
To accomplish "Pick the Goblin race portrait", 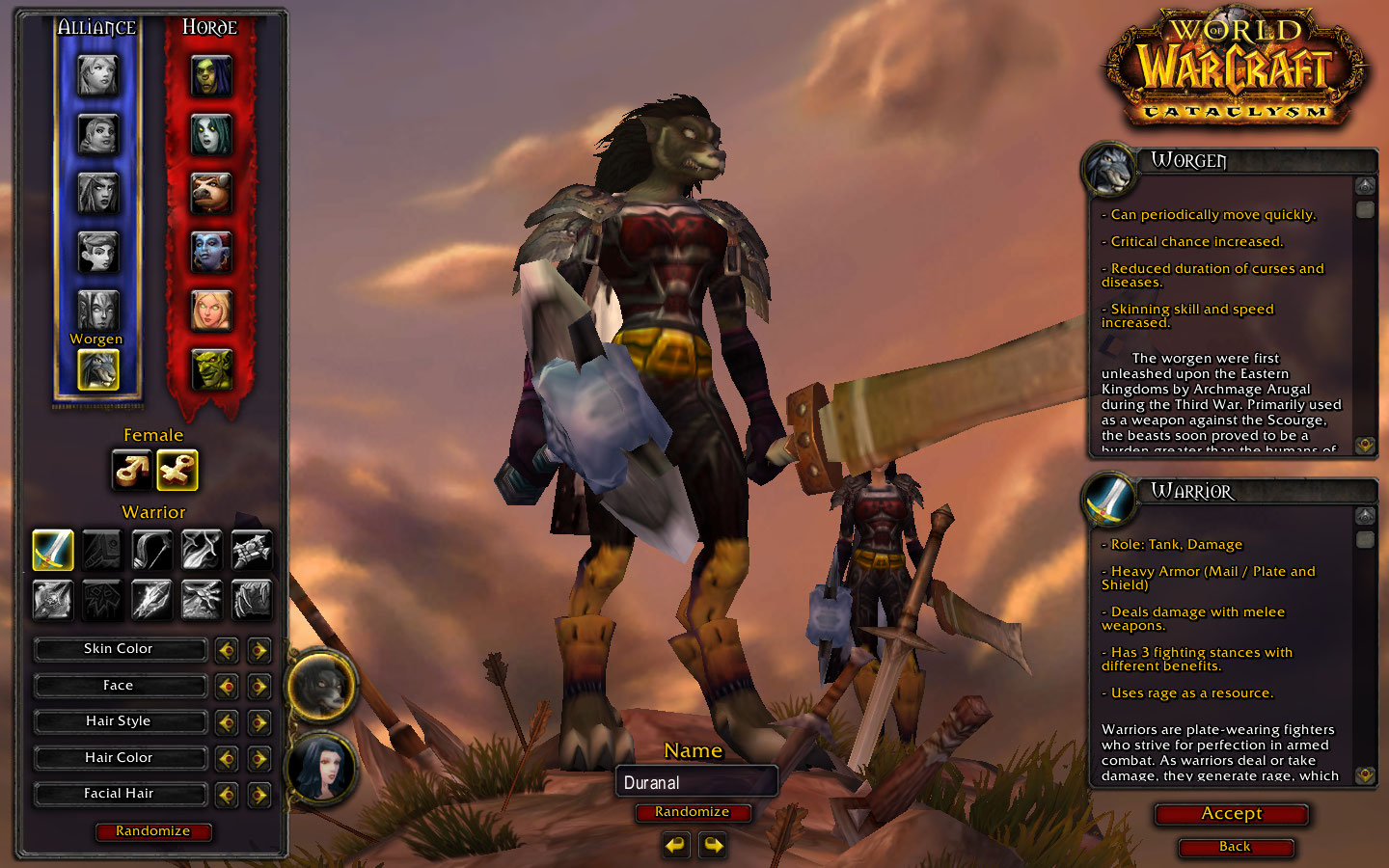I will click(x=211, y=368).
